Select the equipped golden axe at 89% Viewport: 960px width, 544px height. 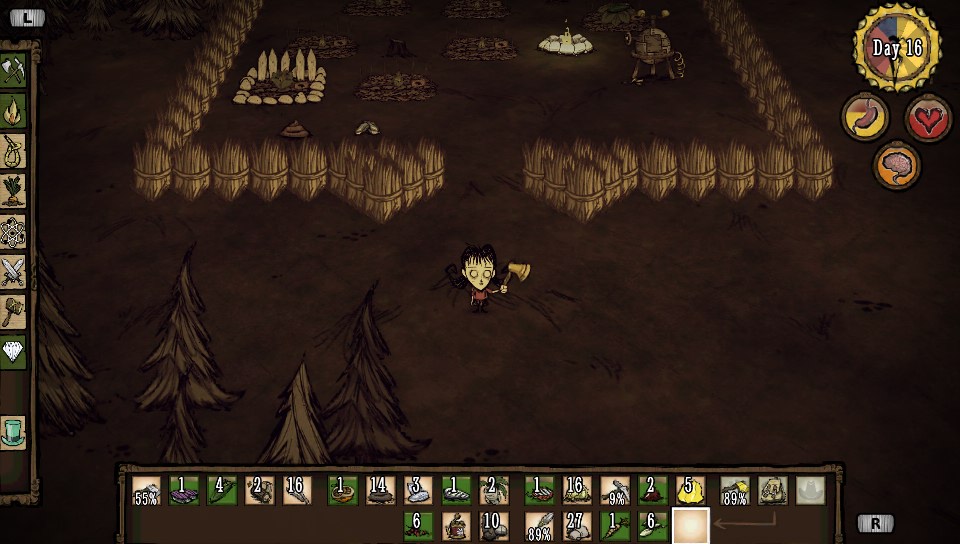(735, 490)
